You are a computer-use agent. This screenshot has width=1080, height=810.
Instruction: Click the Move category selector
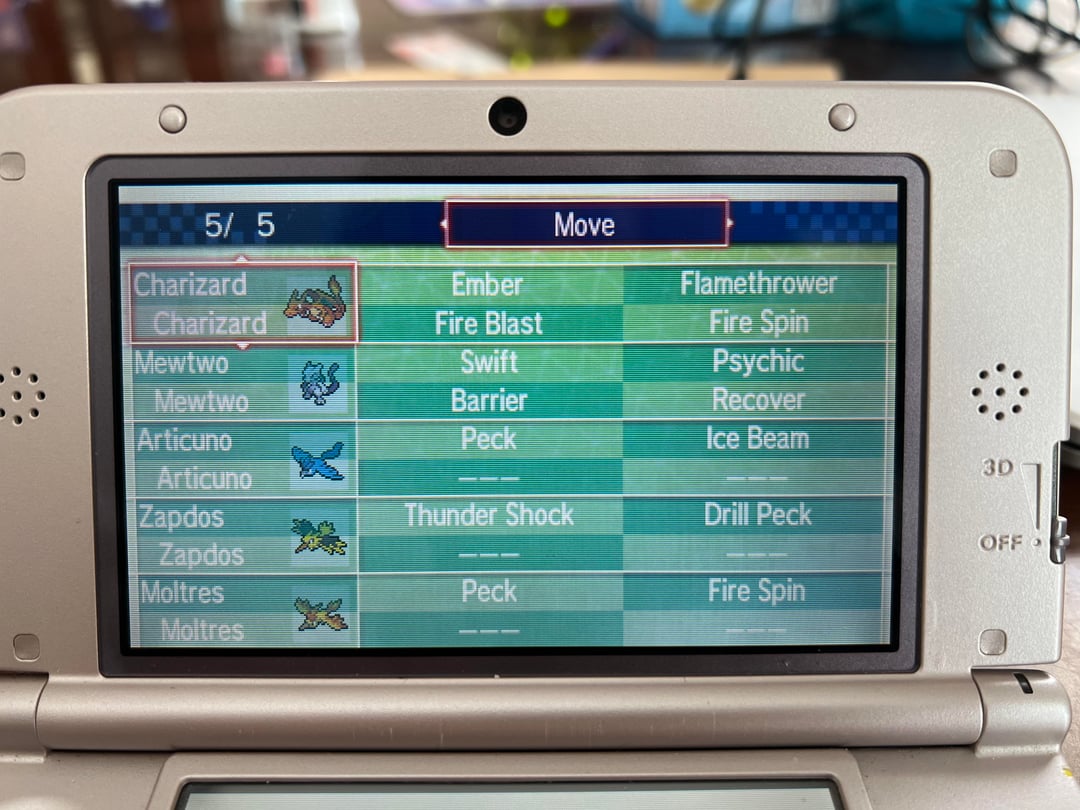pos(586,224)
